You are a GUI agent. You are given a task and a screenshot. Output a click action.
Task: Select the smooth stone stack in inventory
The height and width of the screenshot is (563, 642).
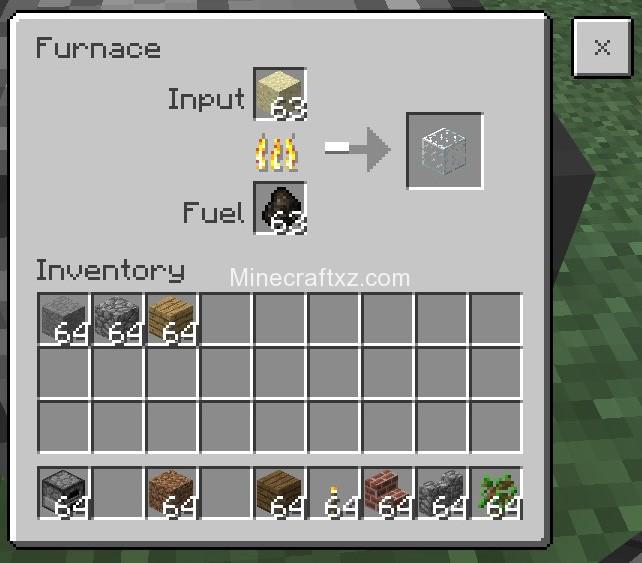65,320
